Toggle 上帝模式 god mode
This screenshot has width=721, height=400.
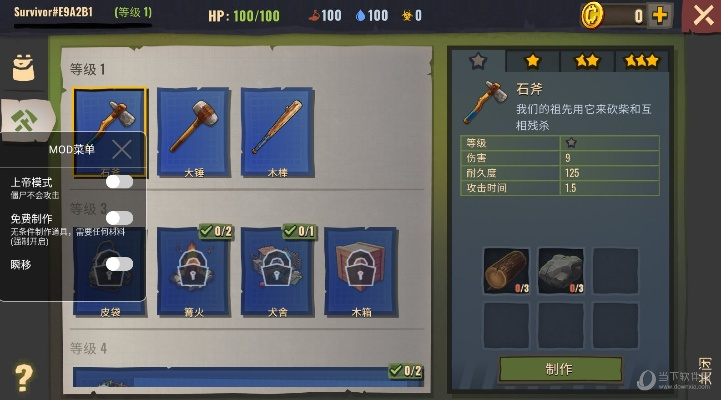tap(119, 182)
